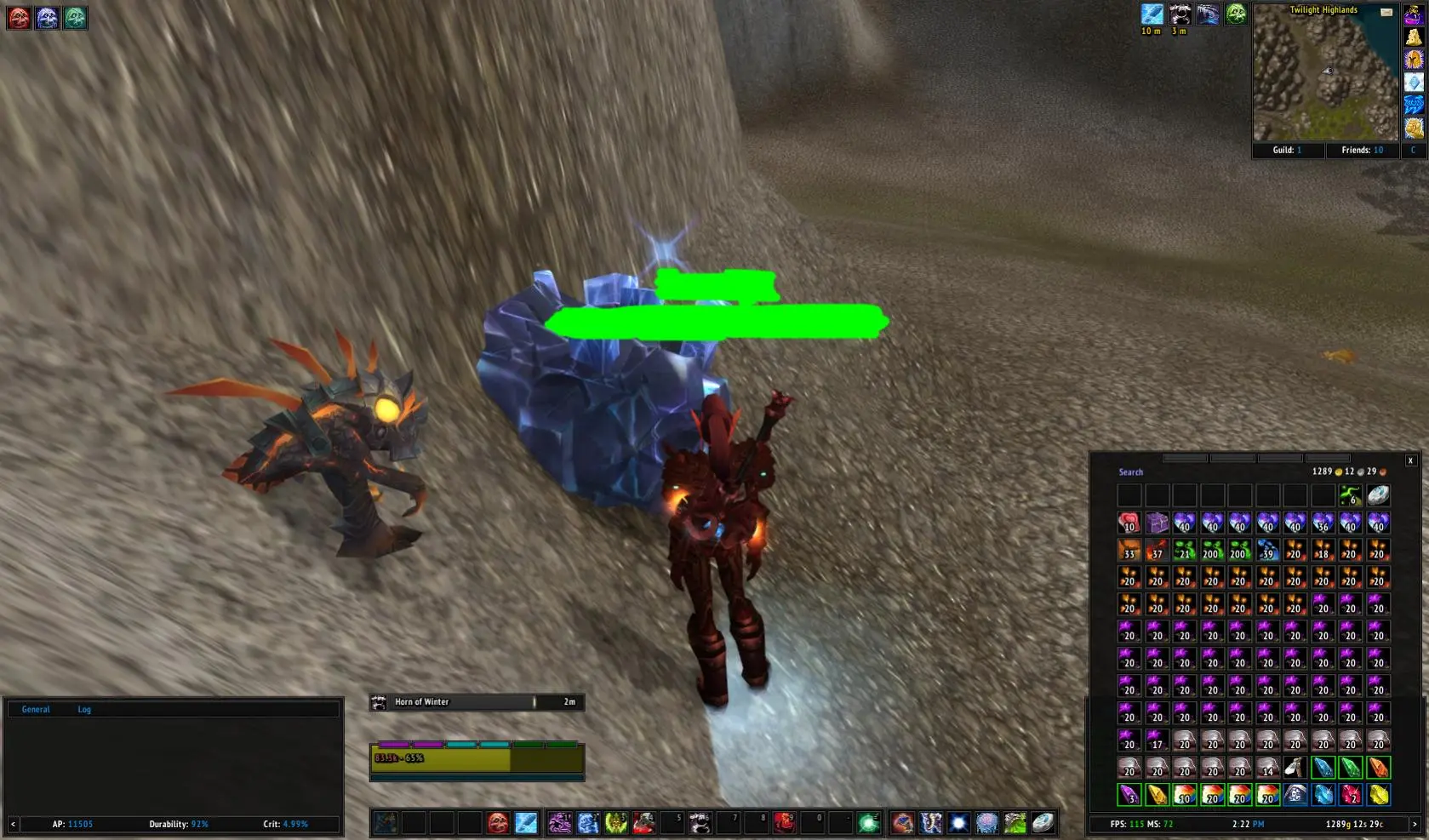Open the Log chat tab
1429x840 pixels.
point(84,709)
